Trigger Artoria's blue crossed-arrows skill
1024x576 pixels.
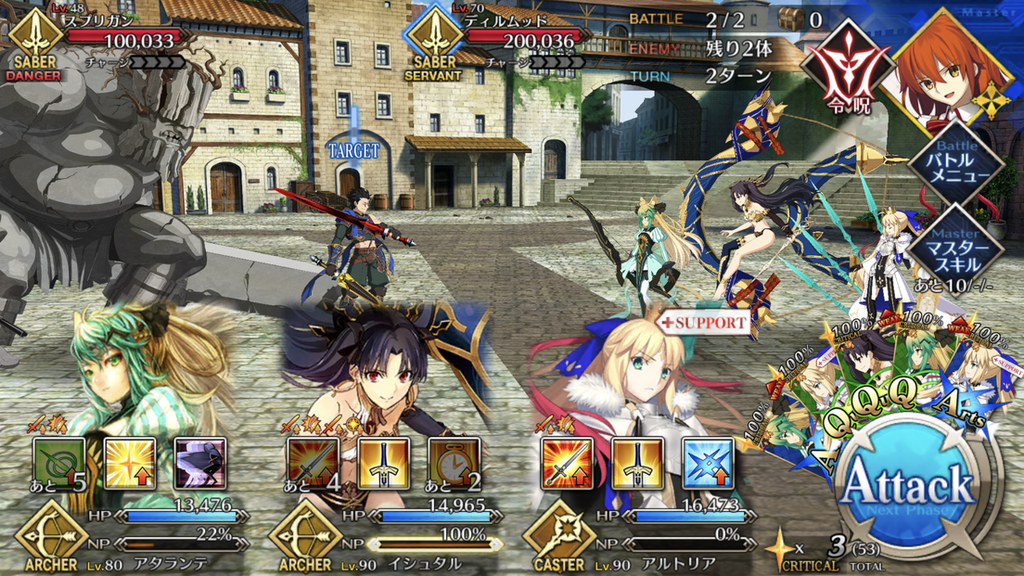point(708,463)
